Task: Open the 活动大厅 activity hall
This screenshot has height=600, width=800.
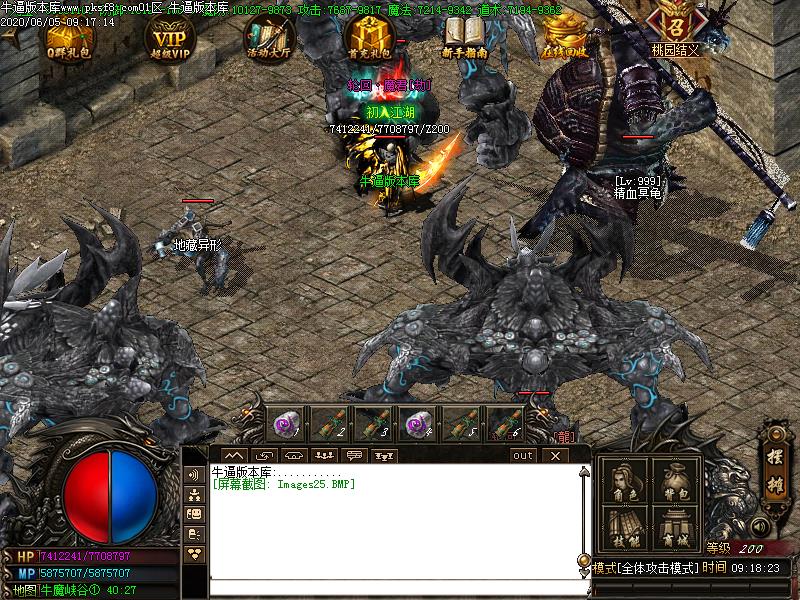Action: pyautogui.click(x=268, y=37)
